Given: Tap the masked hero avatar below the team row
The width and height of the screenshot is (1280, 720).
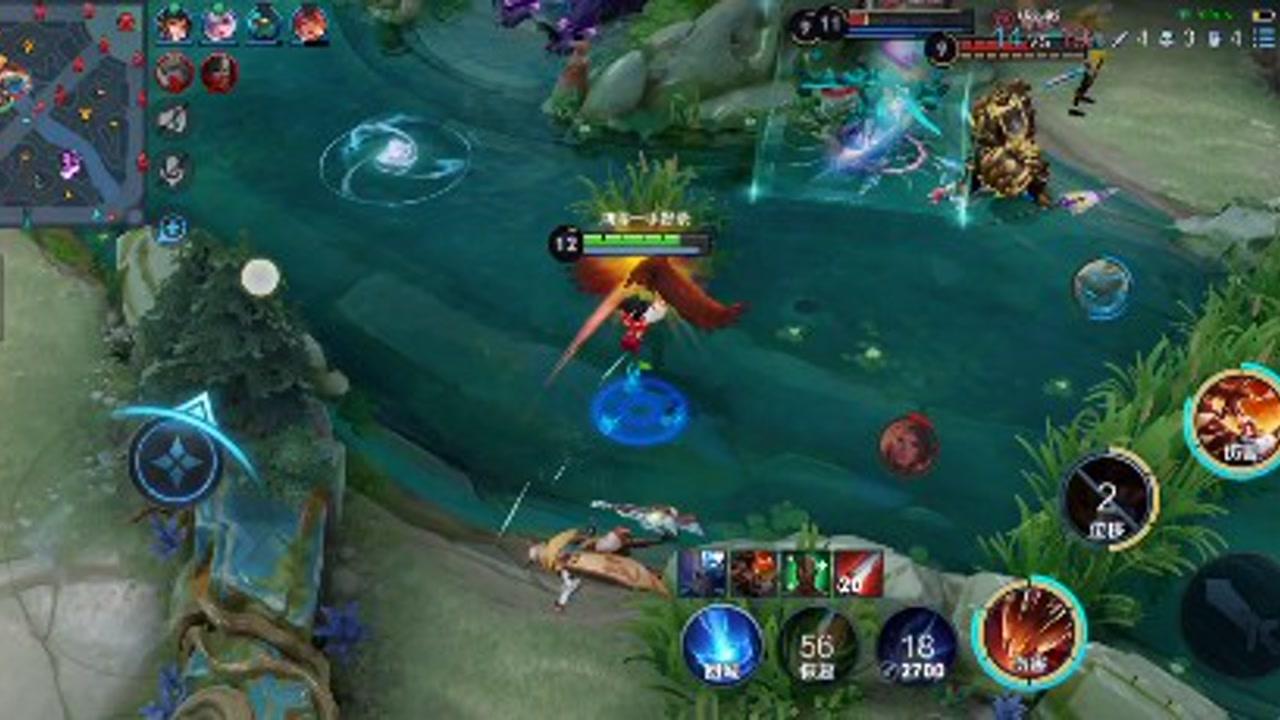Looking at the screenshot, I should [x=218, y=72].
